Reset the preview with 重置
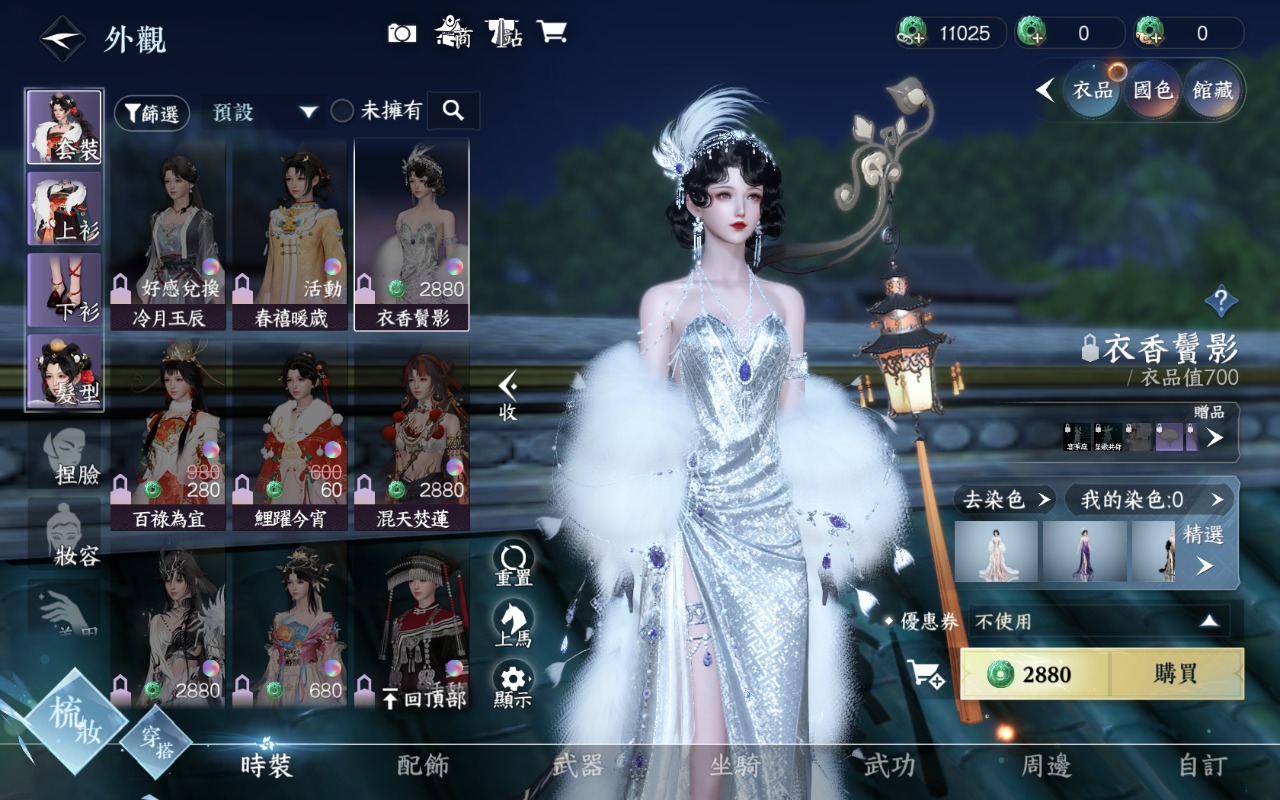 pyautogui.click(x=513, y=564)
